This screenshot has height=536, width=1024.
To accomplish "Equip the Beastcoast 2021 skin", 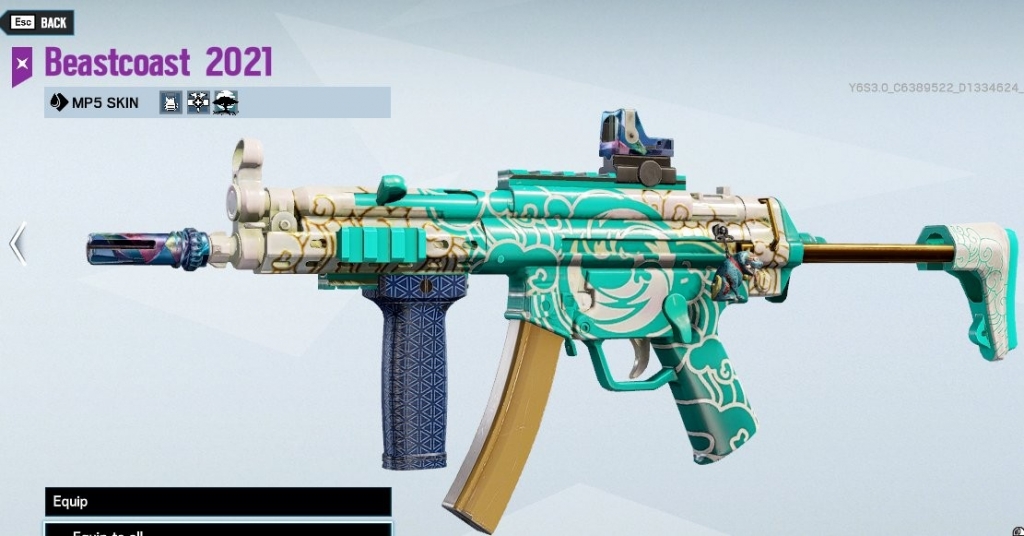I will tap(217, 501).
